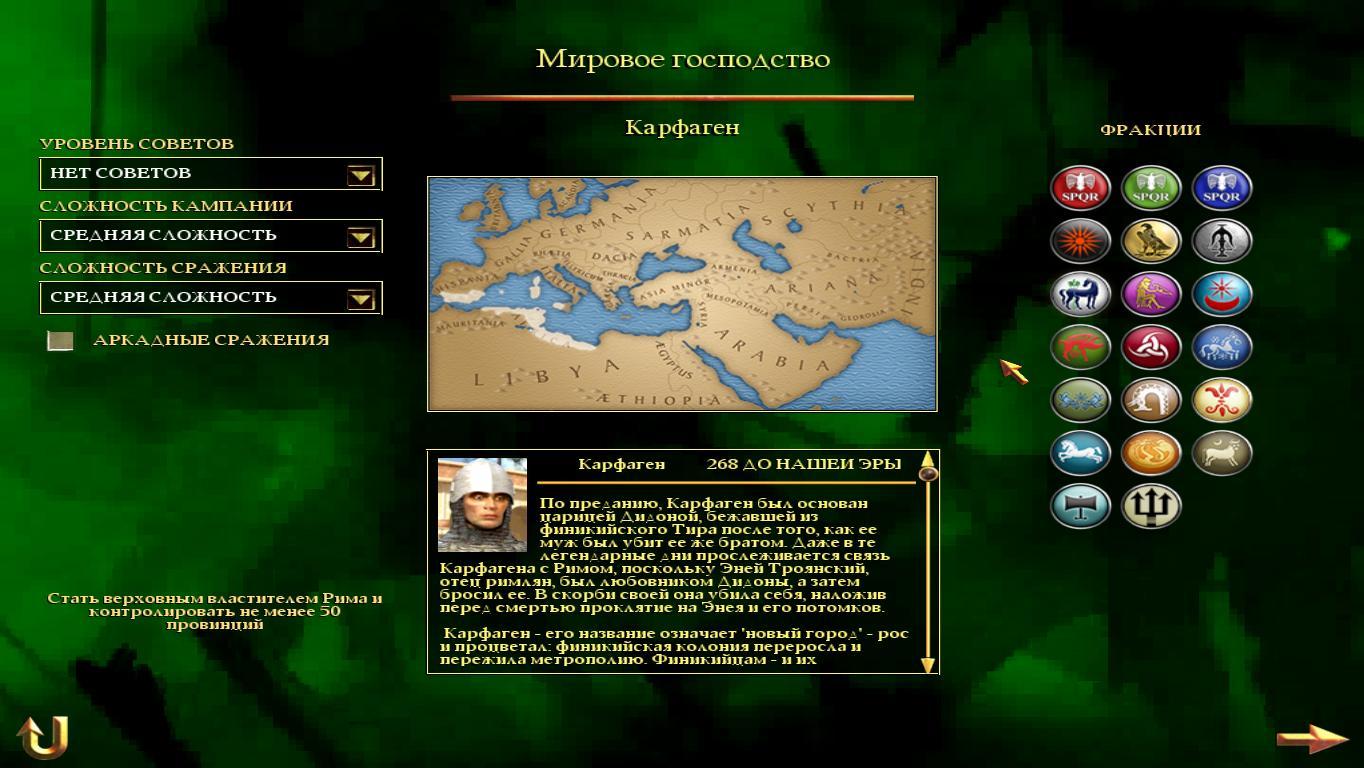Select the red SPQR faction emblem

coord(1080,188)
